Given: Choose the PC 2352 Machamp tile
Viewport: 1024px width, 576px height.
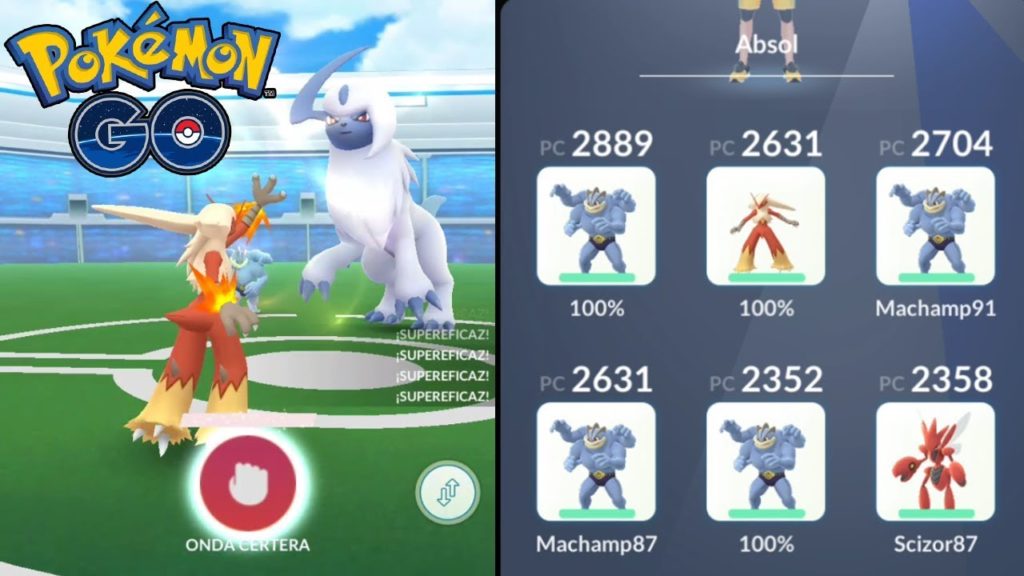Looking at the screenshot, I should [766, 462].
